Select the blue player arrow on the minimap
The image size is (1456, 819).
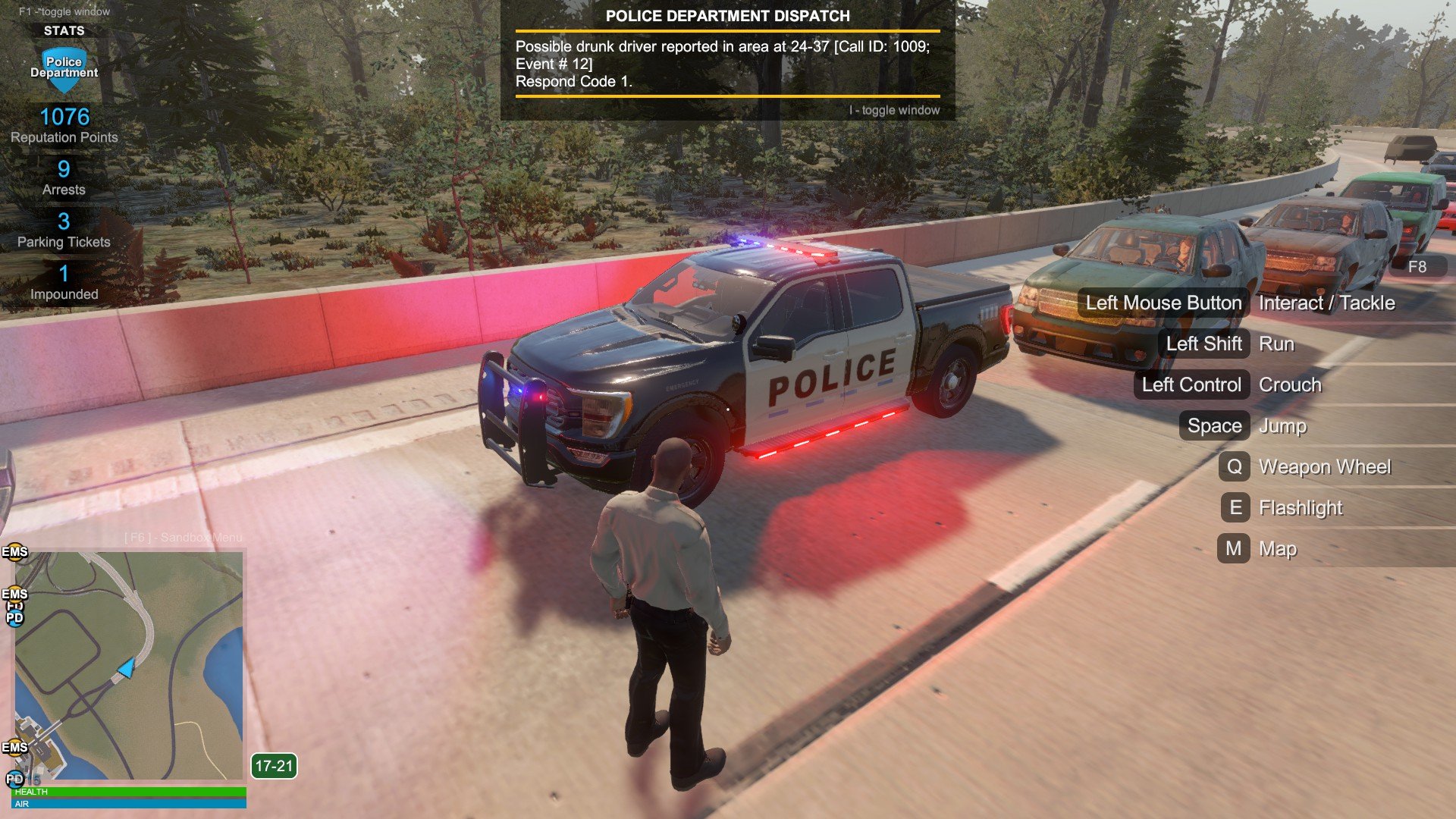pyautogui.click(x=126, y=668)
